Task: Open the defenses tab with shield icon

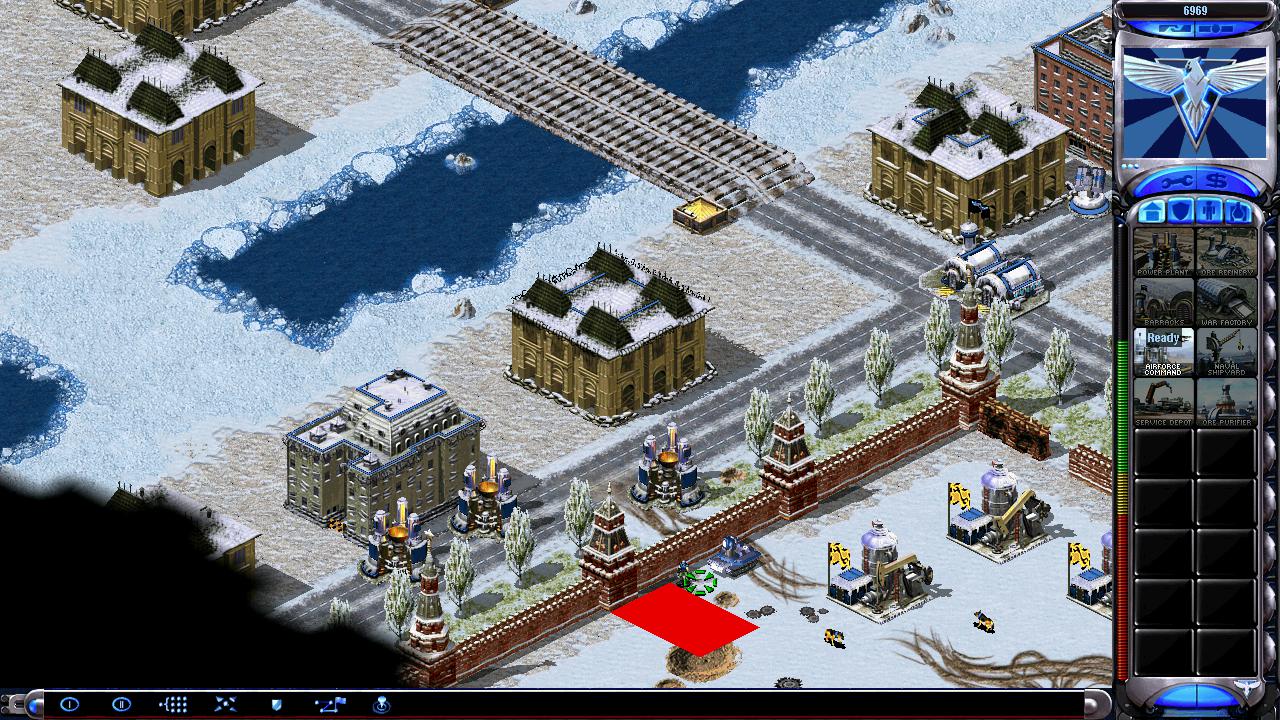Action: 1180,212
